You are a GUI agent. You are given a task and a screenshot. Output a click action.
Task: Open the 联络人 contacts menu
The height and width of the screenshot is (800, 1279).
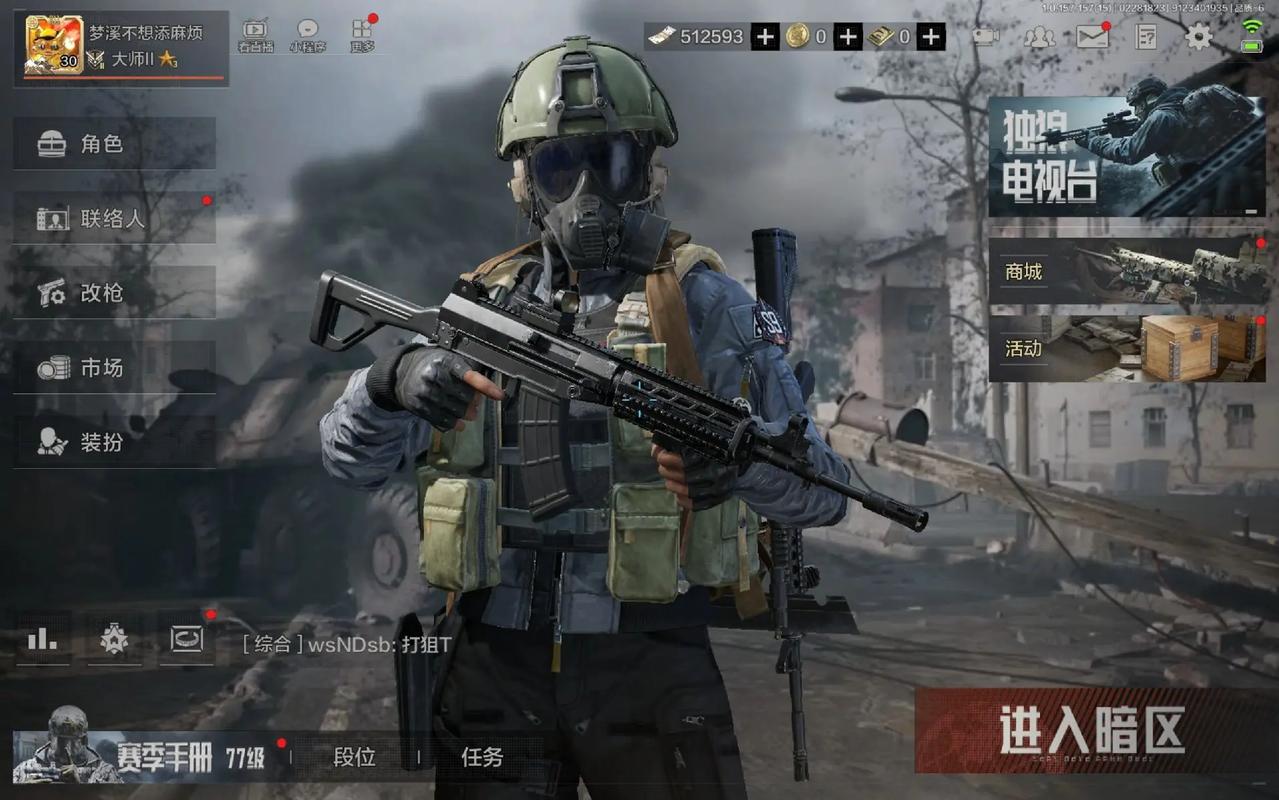click(114, 218)
